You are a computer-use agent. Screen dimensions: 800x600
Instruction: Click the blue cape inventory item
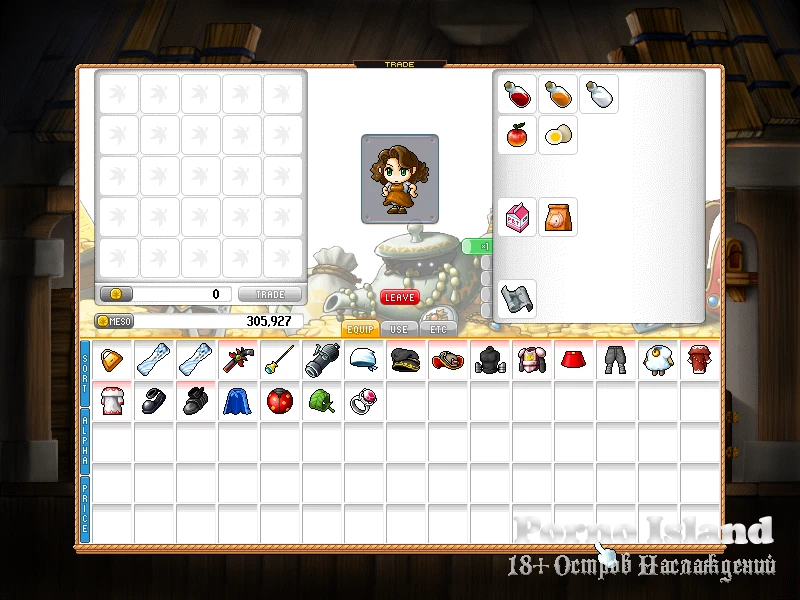coord(237,401)
